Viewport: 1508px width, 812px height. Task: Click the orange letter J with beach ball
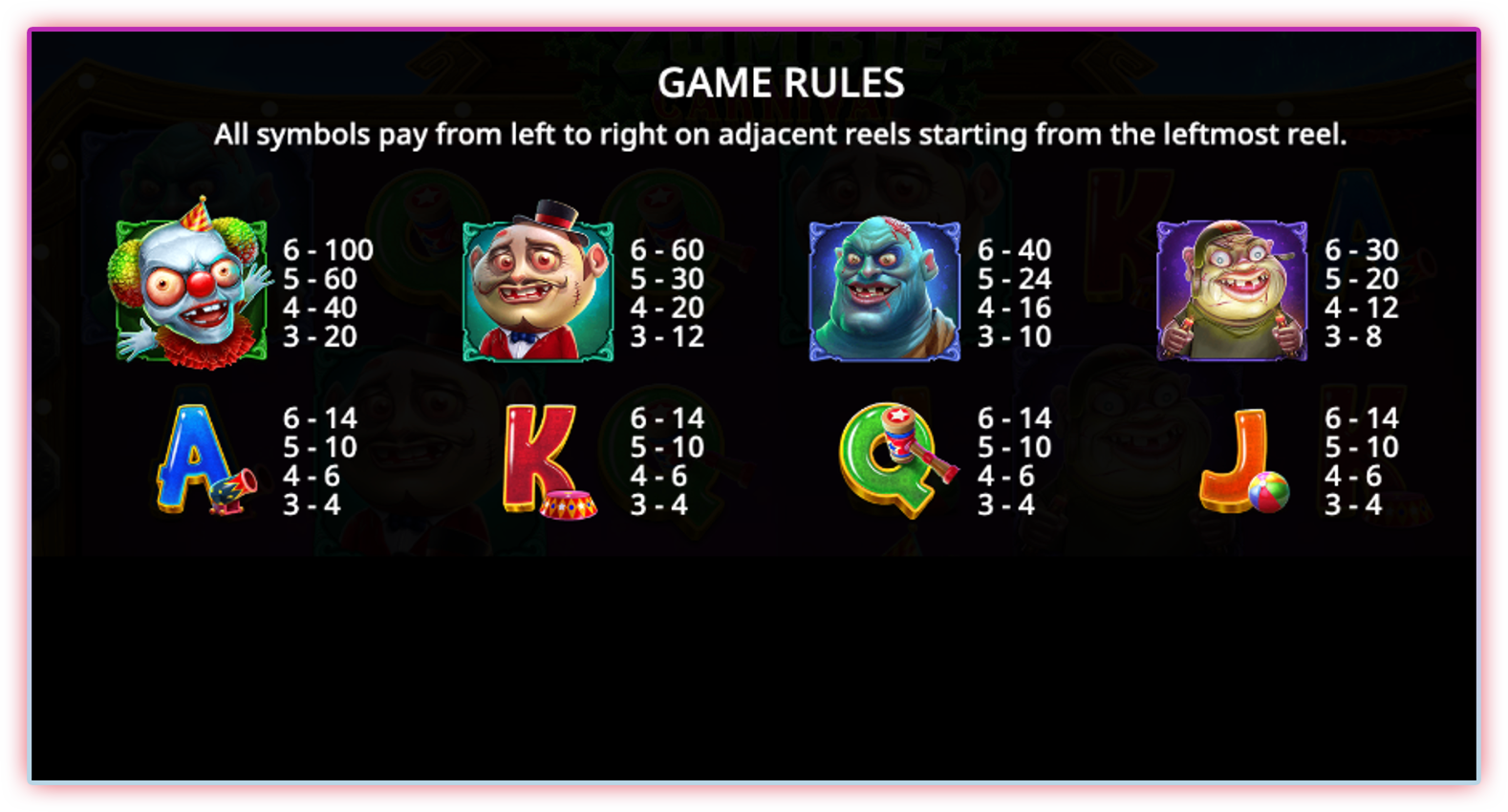(1242, 459)
